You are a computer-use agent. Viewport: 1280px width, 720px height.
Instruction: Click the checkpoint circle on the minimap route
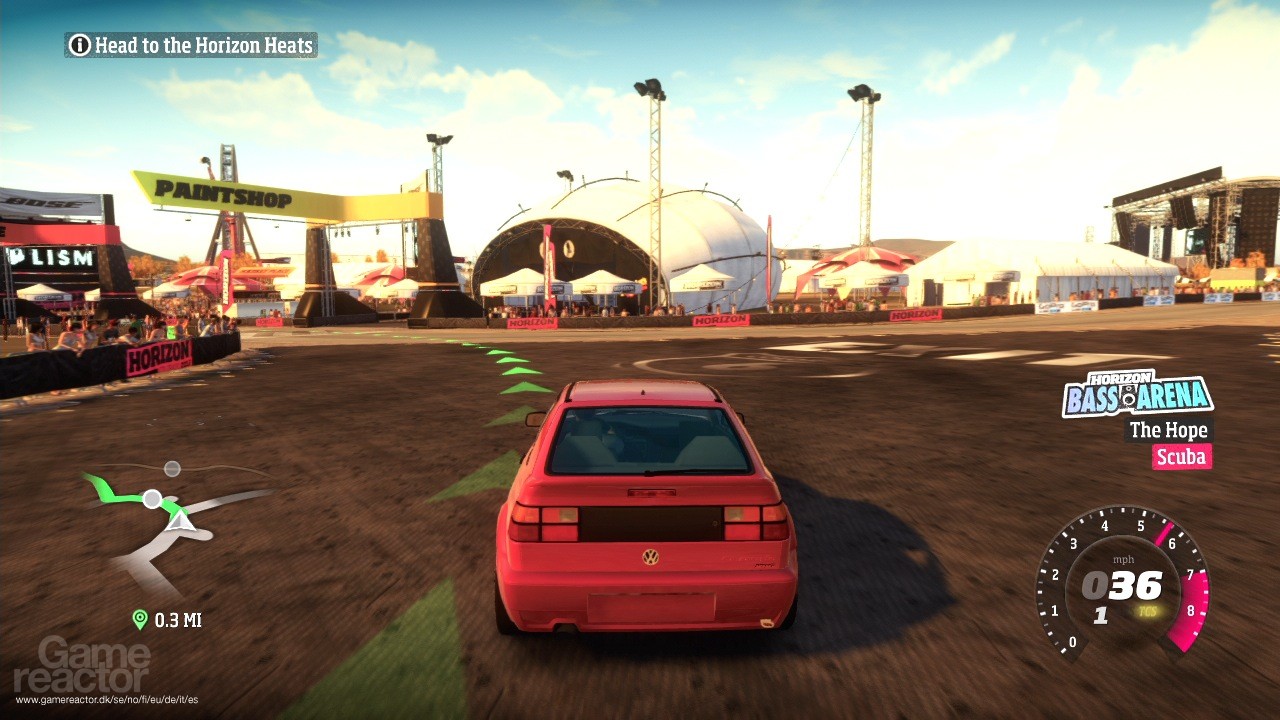(x=151, y=497)
